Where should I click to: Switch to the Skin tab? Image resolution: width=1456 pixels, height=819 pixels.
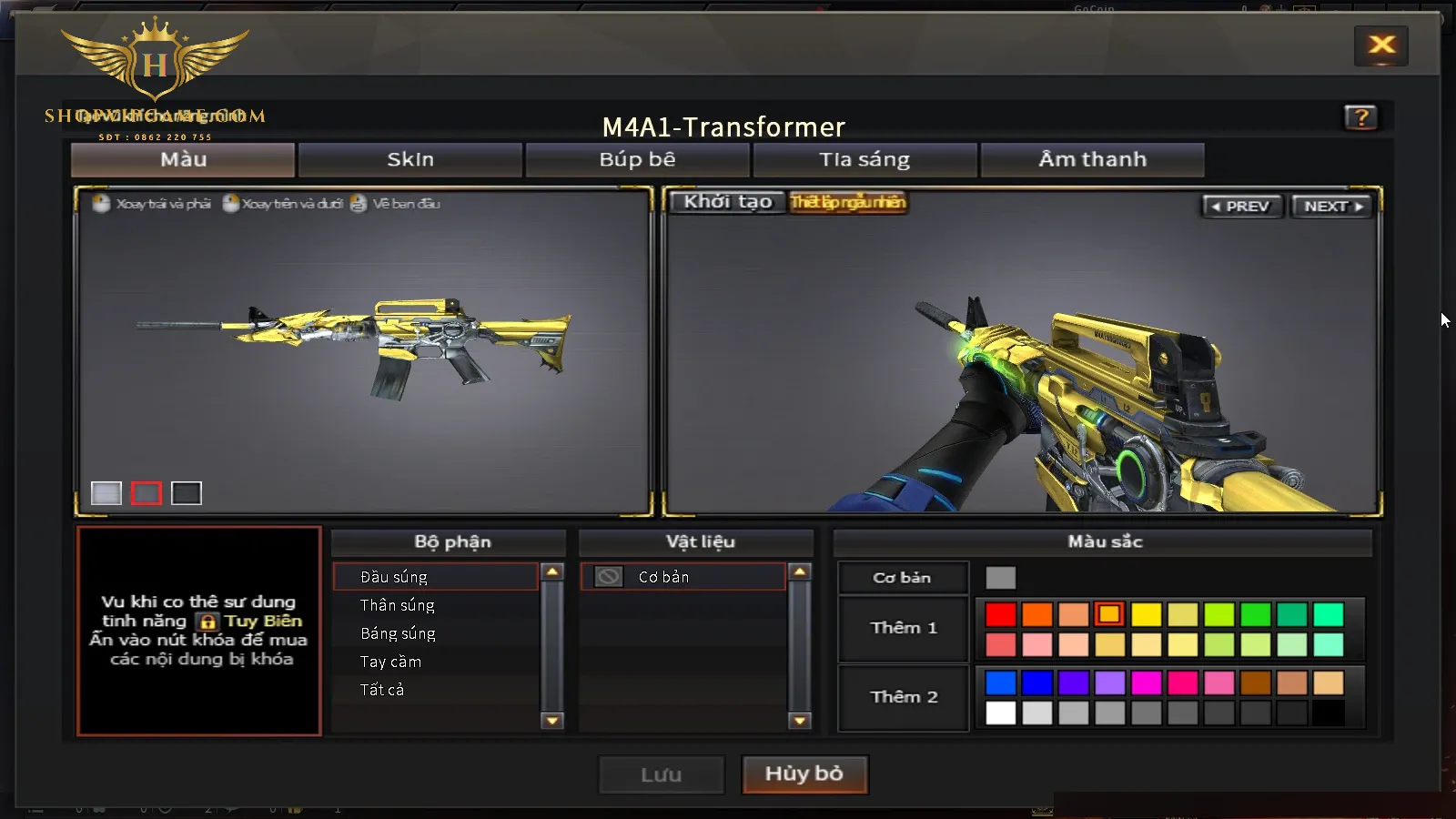410,160
